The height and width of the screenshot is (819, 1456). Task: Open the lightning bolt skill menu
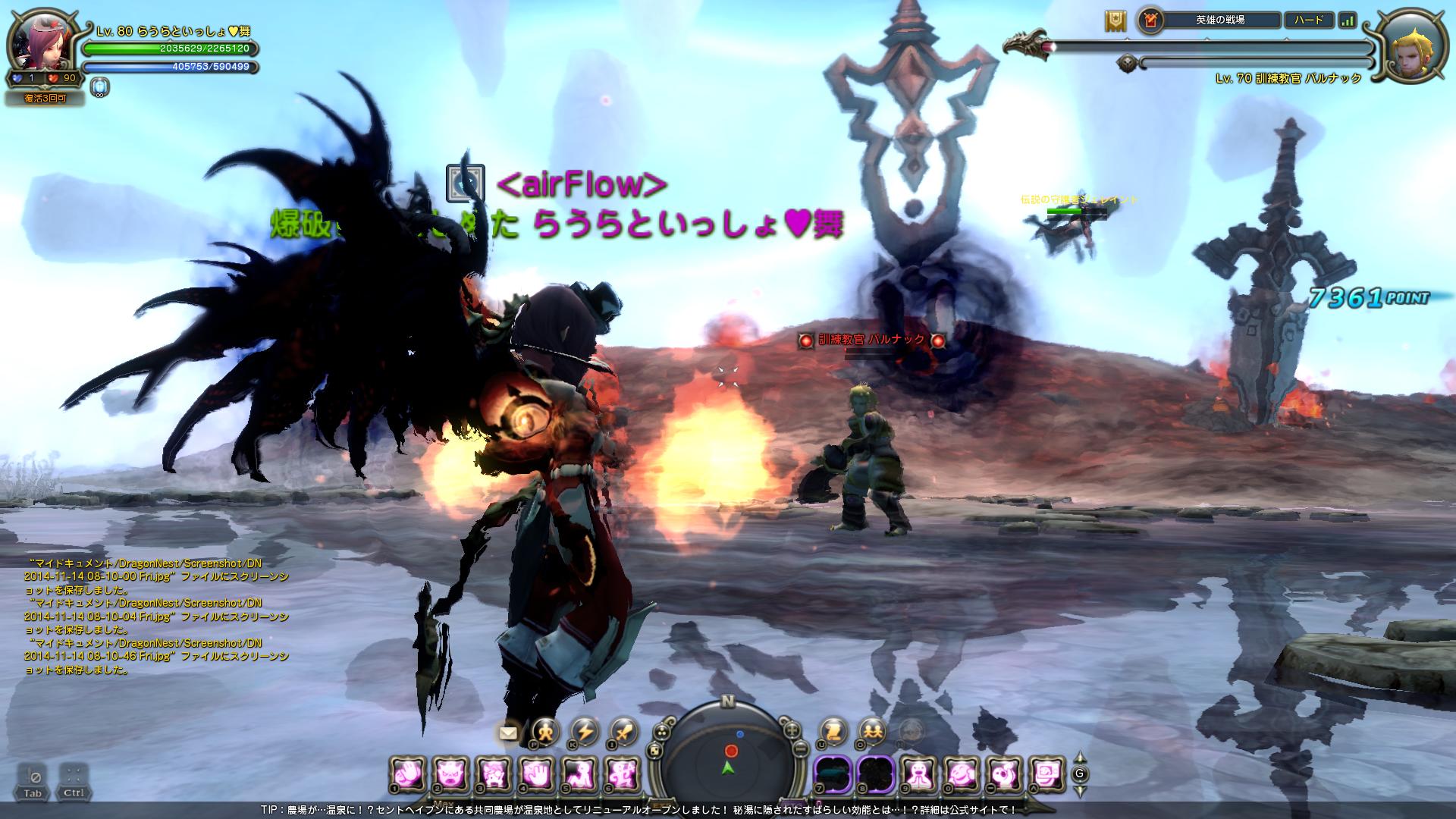(584, 731)
